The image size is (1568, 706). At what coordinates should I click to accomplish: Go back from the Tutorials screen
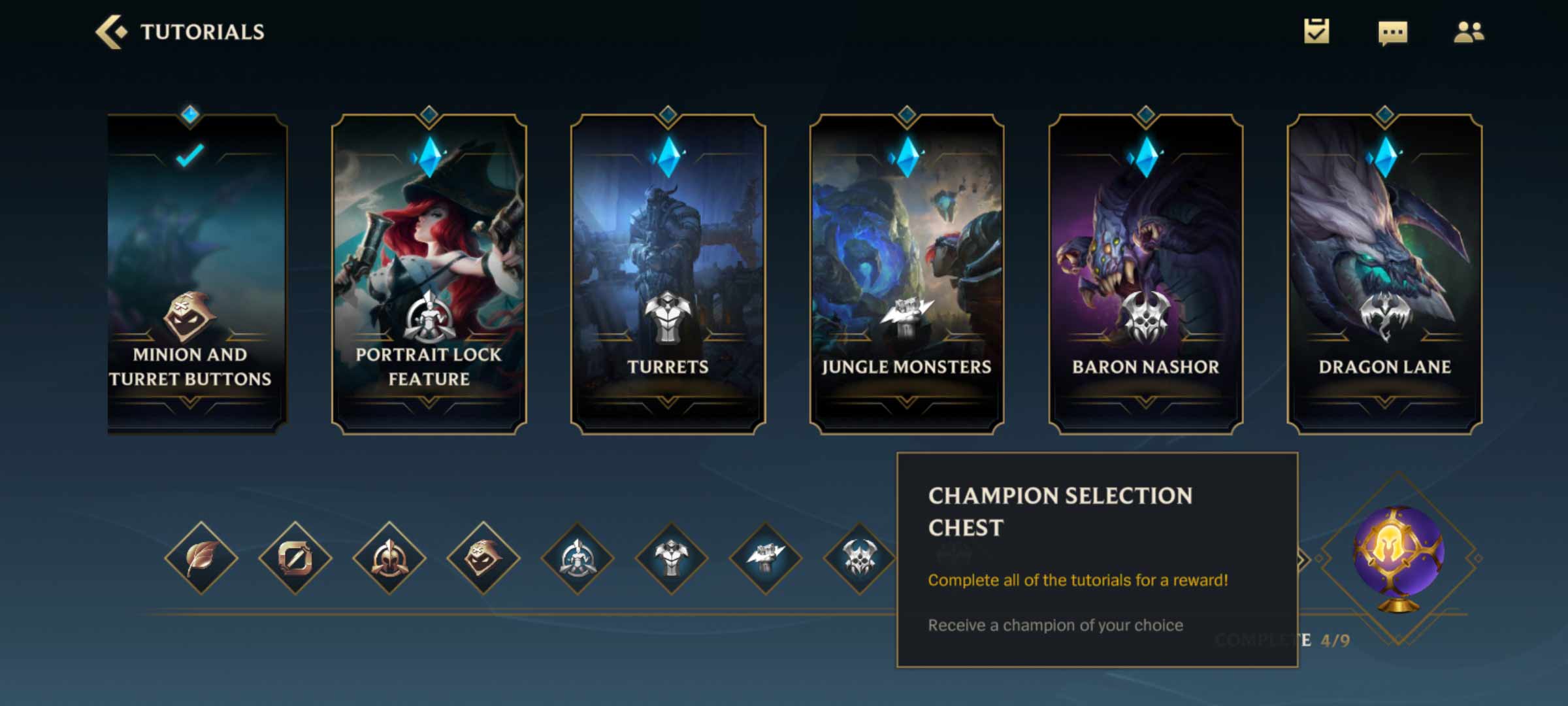(x=111, y=32)
